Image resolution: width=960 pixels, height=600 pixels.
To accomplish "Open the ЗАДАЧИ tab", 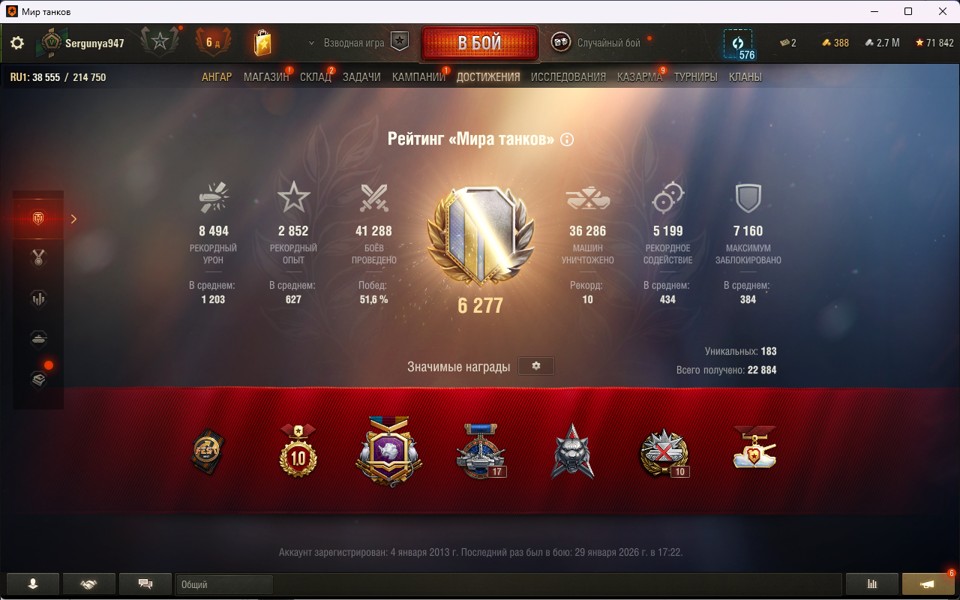I will click(361, 77).
